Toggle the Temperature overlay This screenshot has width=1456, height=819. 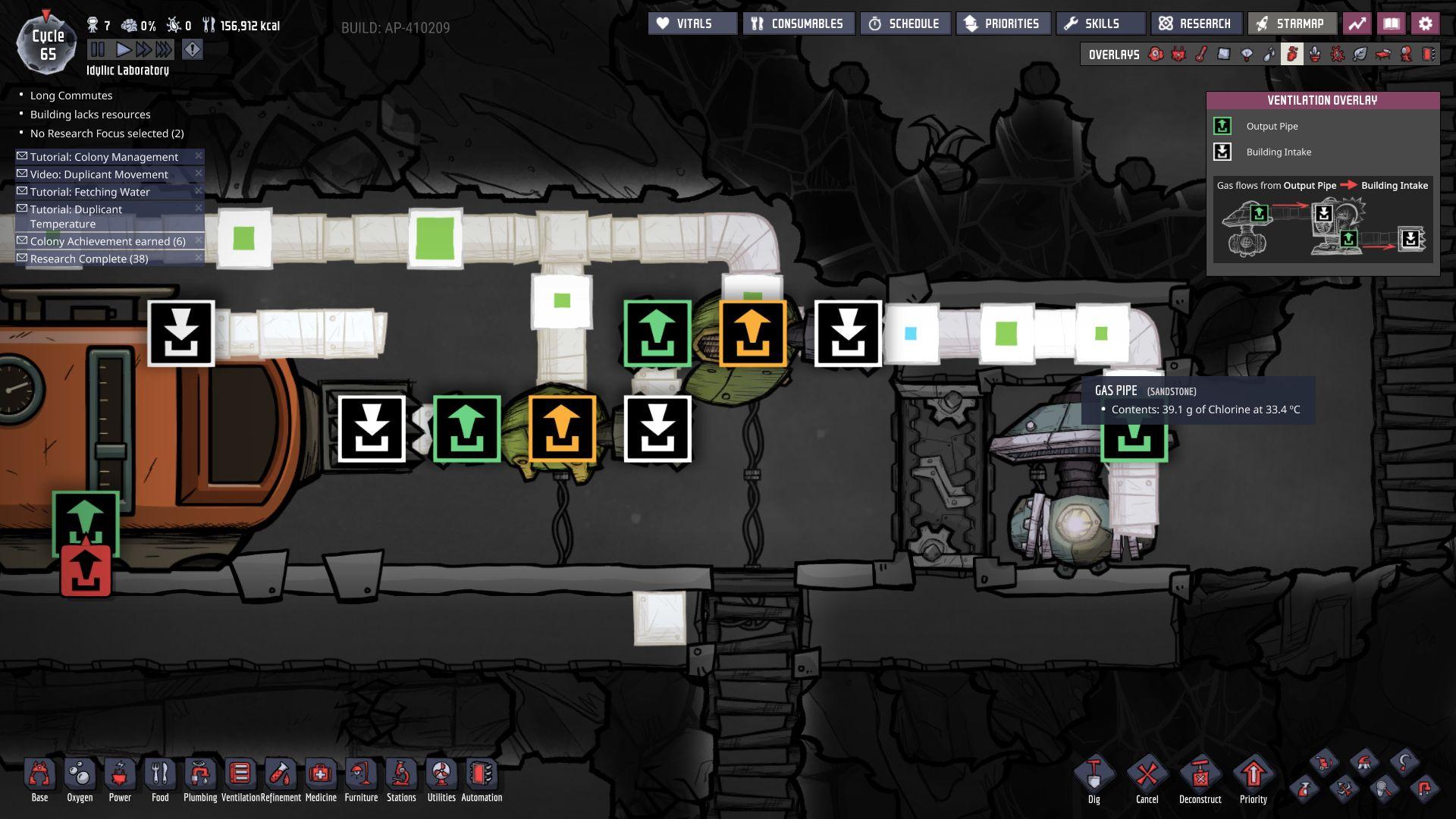click(1201, 54)
